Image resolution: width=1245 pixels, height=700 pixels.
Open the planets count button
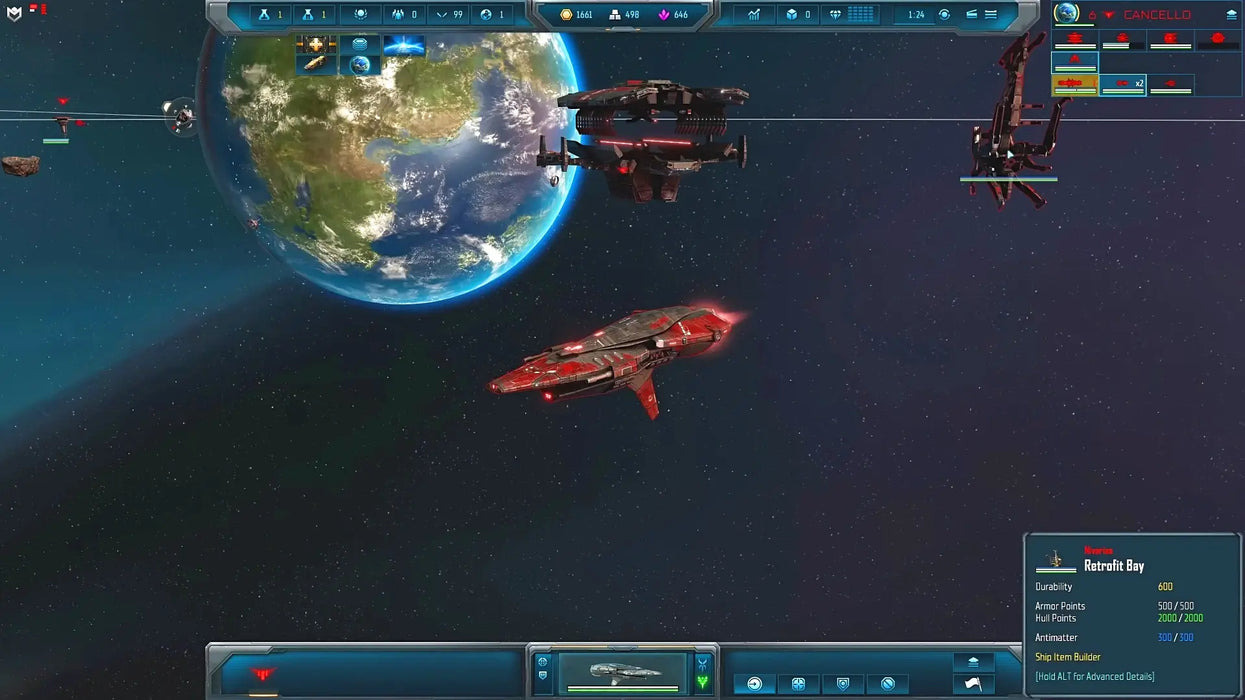(492, 15)
